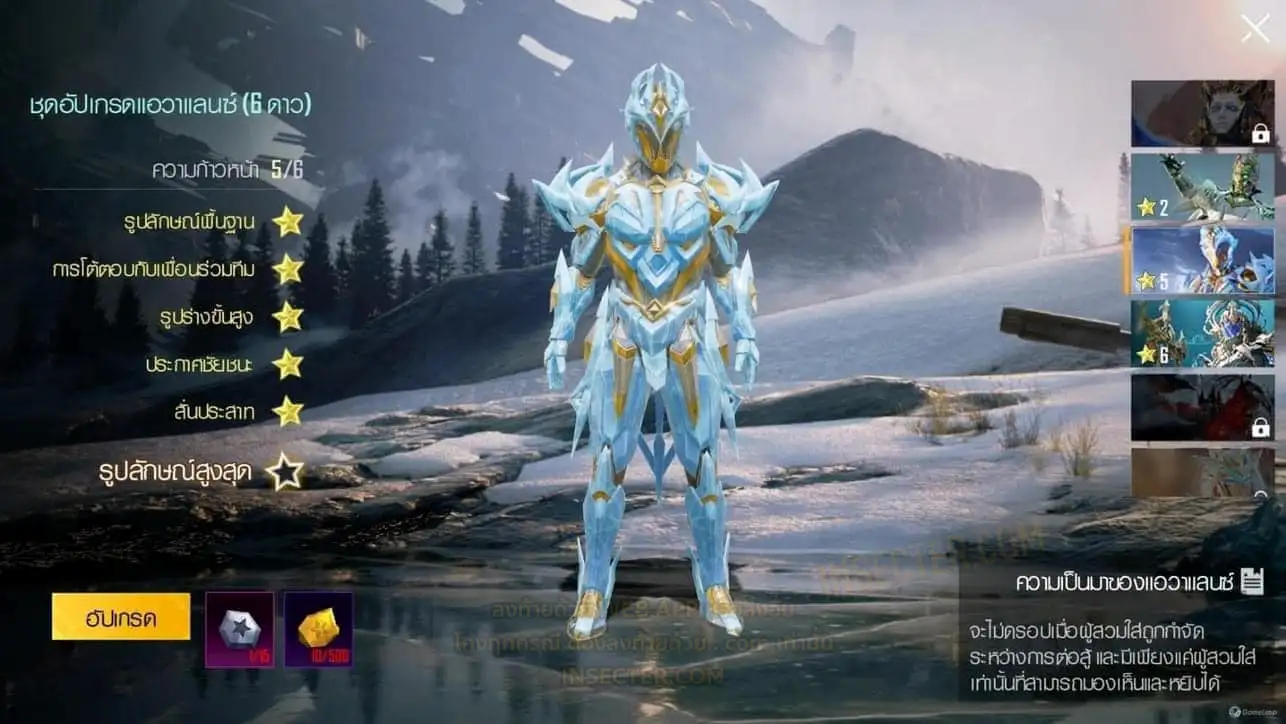Select the 5-star ice armor thumbnail
This screenshot has height=724, width=1286.
pyautogui.click(x=1202, y=260)
